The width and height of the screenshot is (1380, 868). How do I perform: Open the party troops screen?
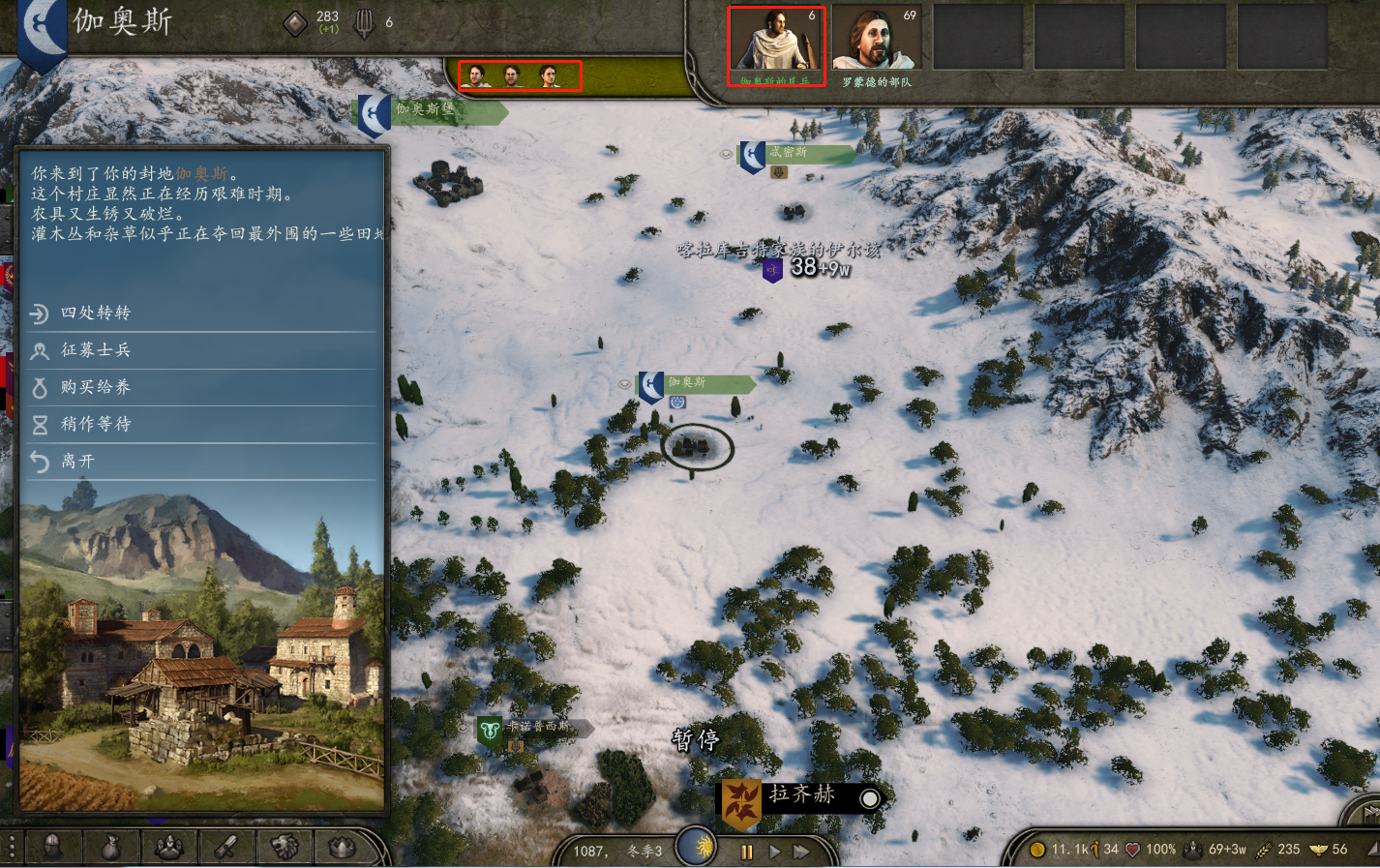[169, 848]
